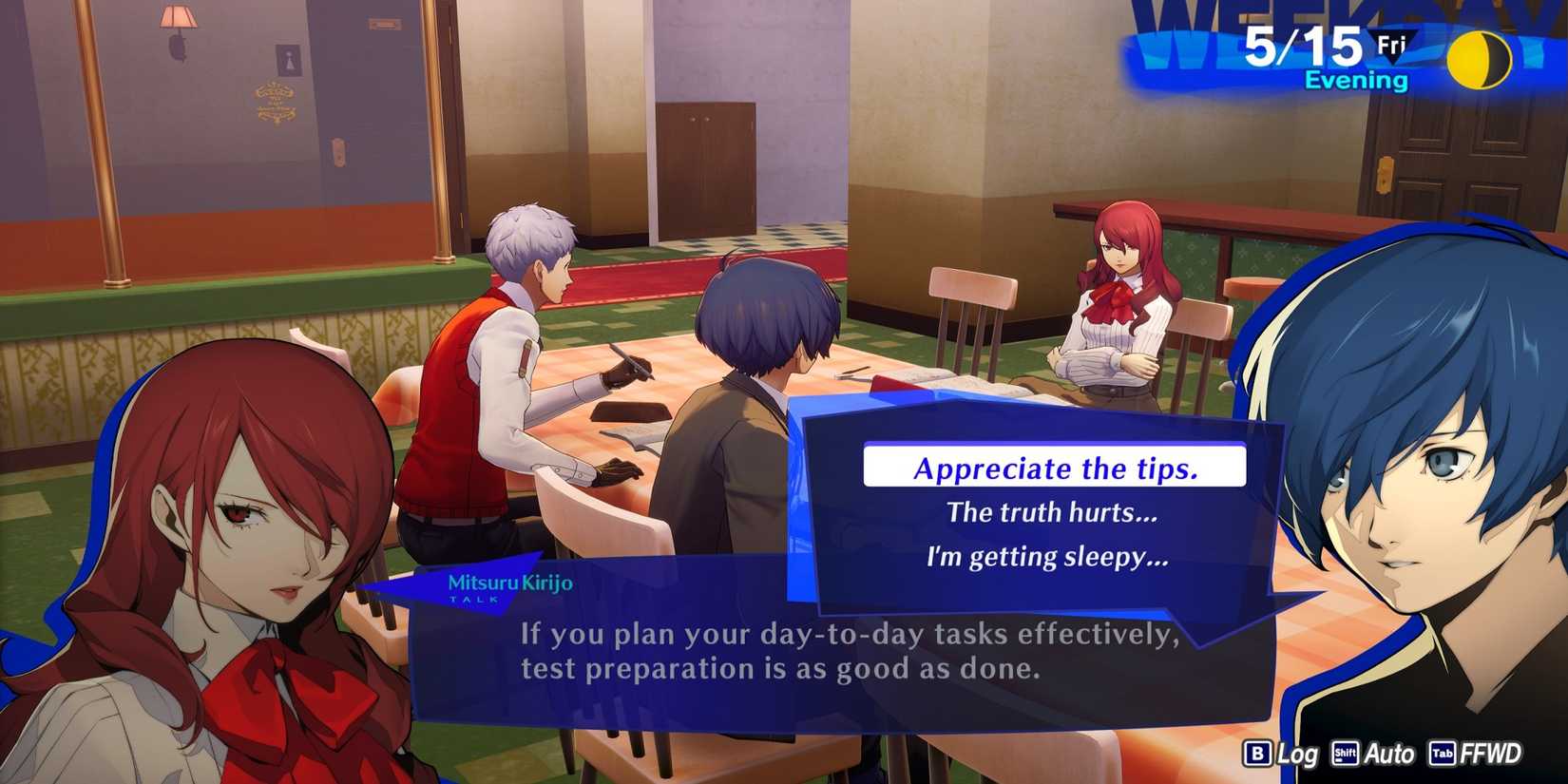Toggle FFWD fast-forward mode

pos(1489,755)
